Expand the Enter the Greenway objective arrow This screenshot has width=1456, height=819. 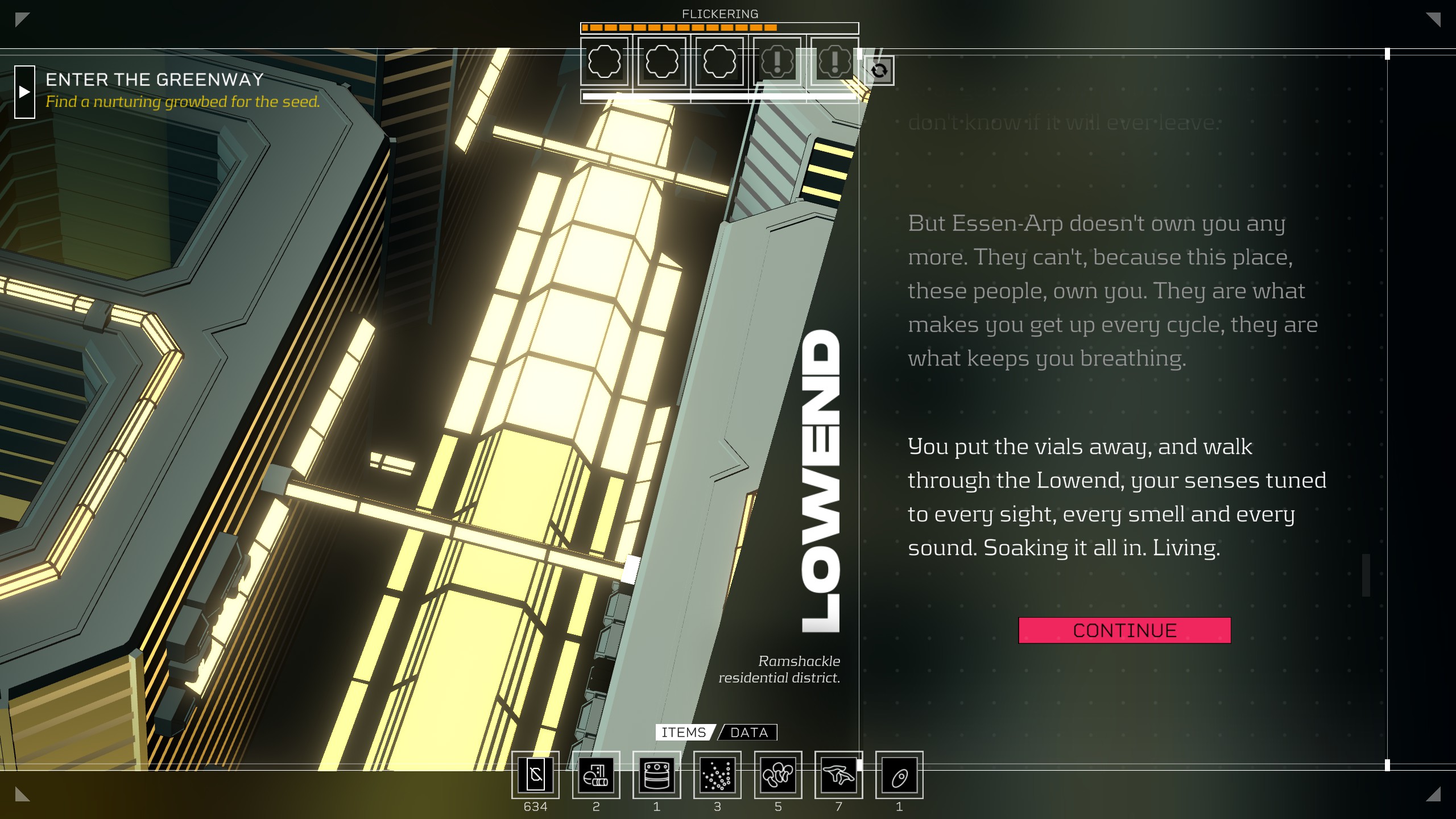(24, 92)
